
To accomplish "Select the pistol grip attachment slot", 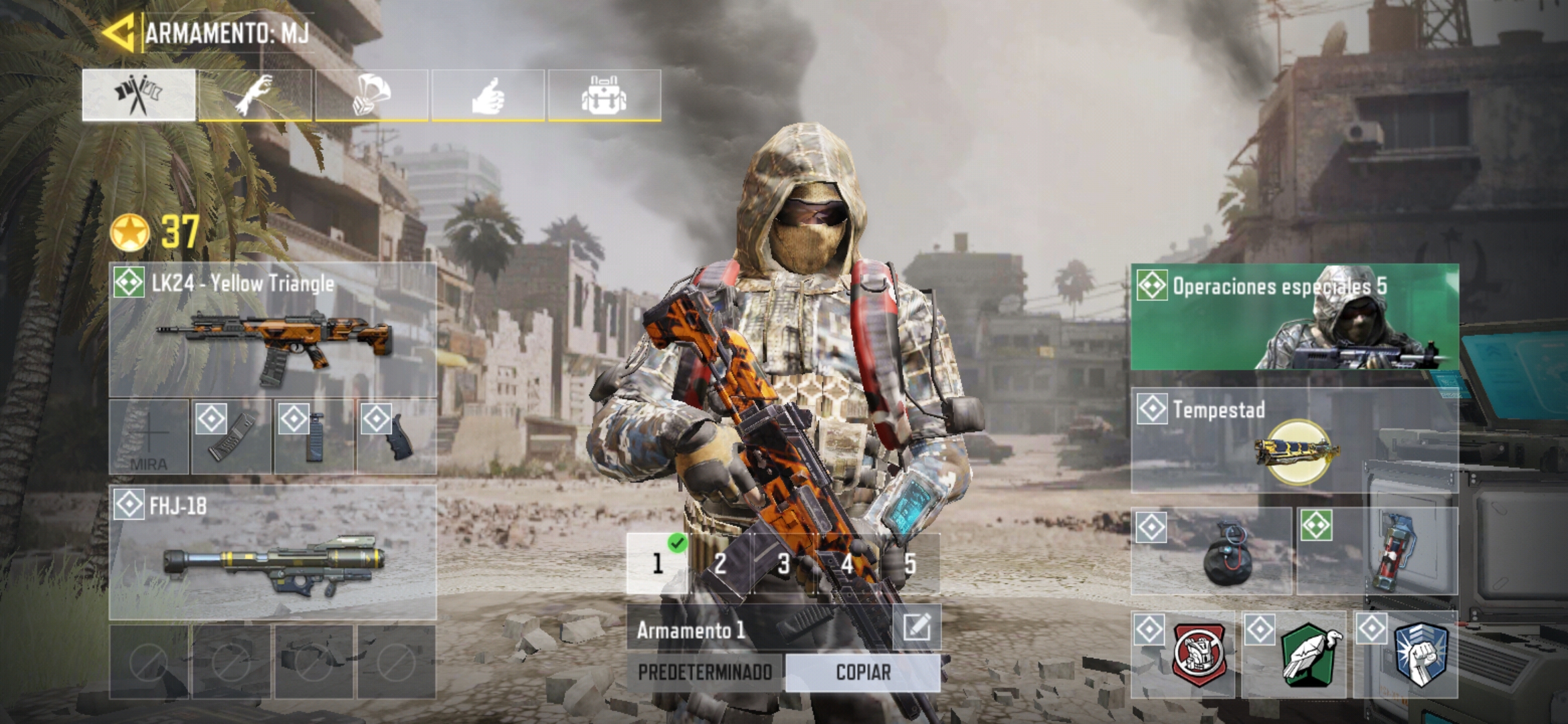I will (x=397, y=437).
